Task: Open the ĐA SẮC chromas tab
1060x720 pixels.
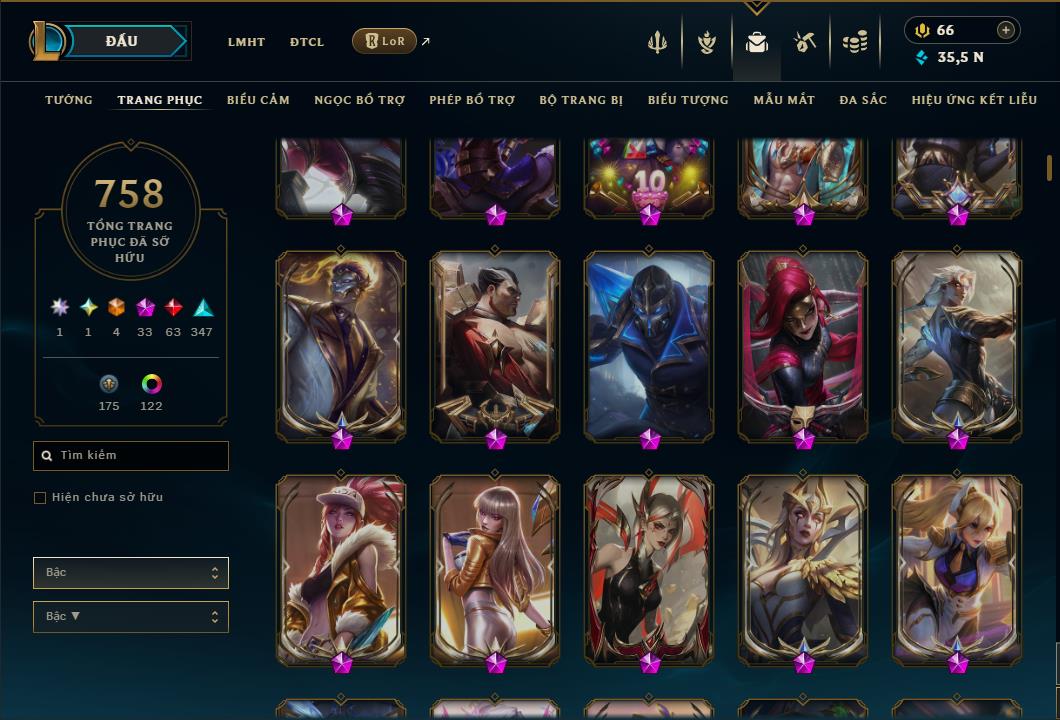Action: tap(863, 100)
